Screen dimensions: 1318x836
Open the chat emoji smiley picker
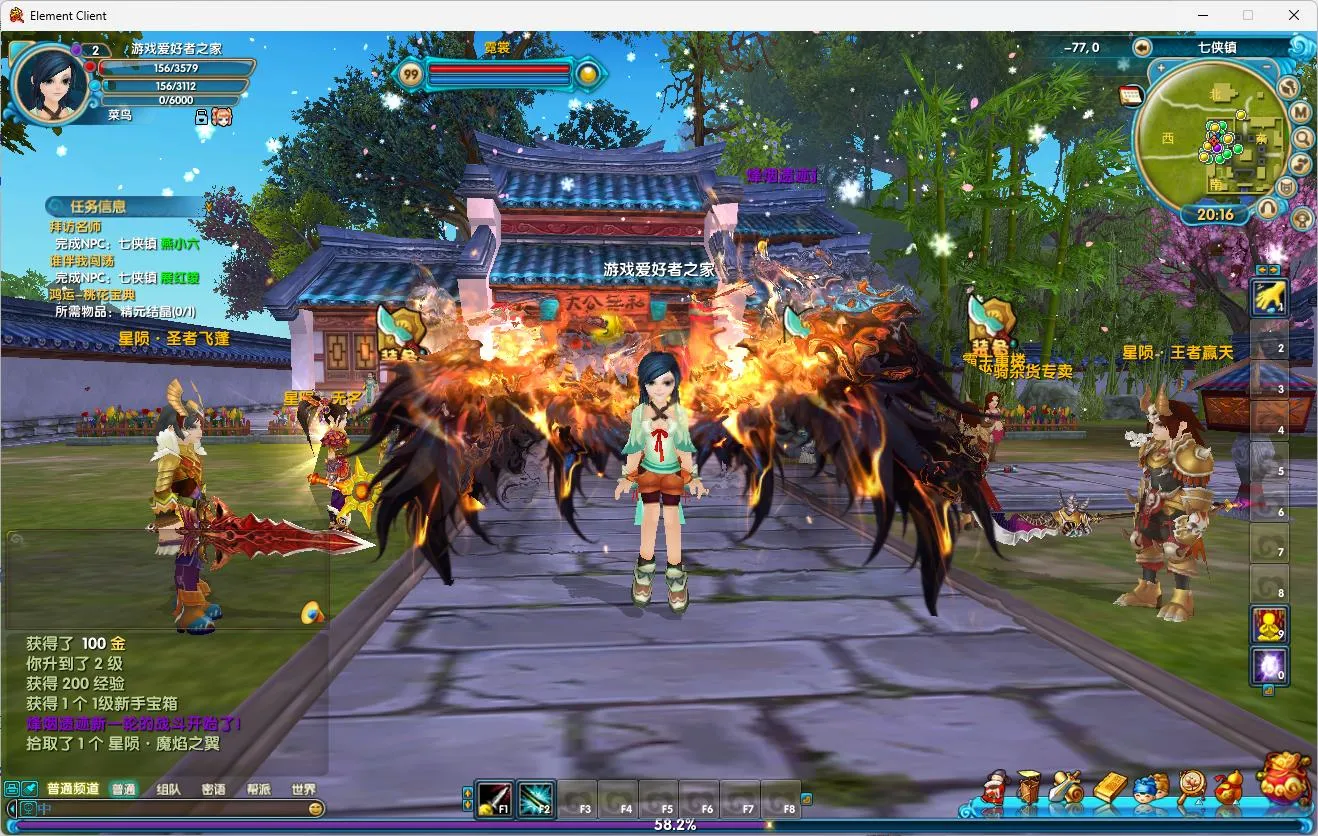[316, 808]
